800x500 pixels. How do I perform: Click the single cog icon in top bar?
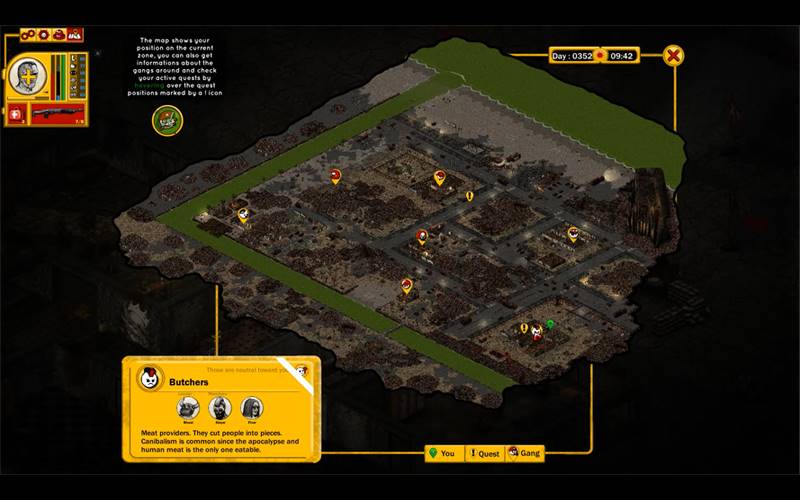coord(43,35)
